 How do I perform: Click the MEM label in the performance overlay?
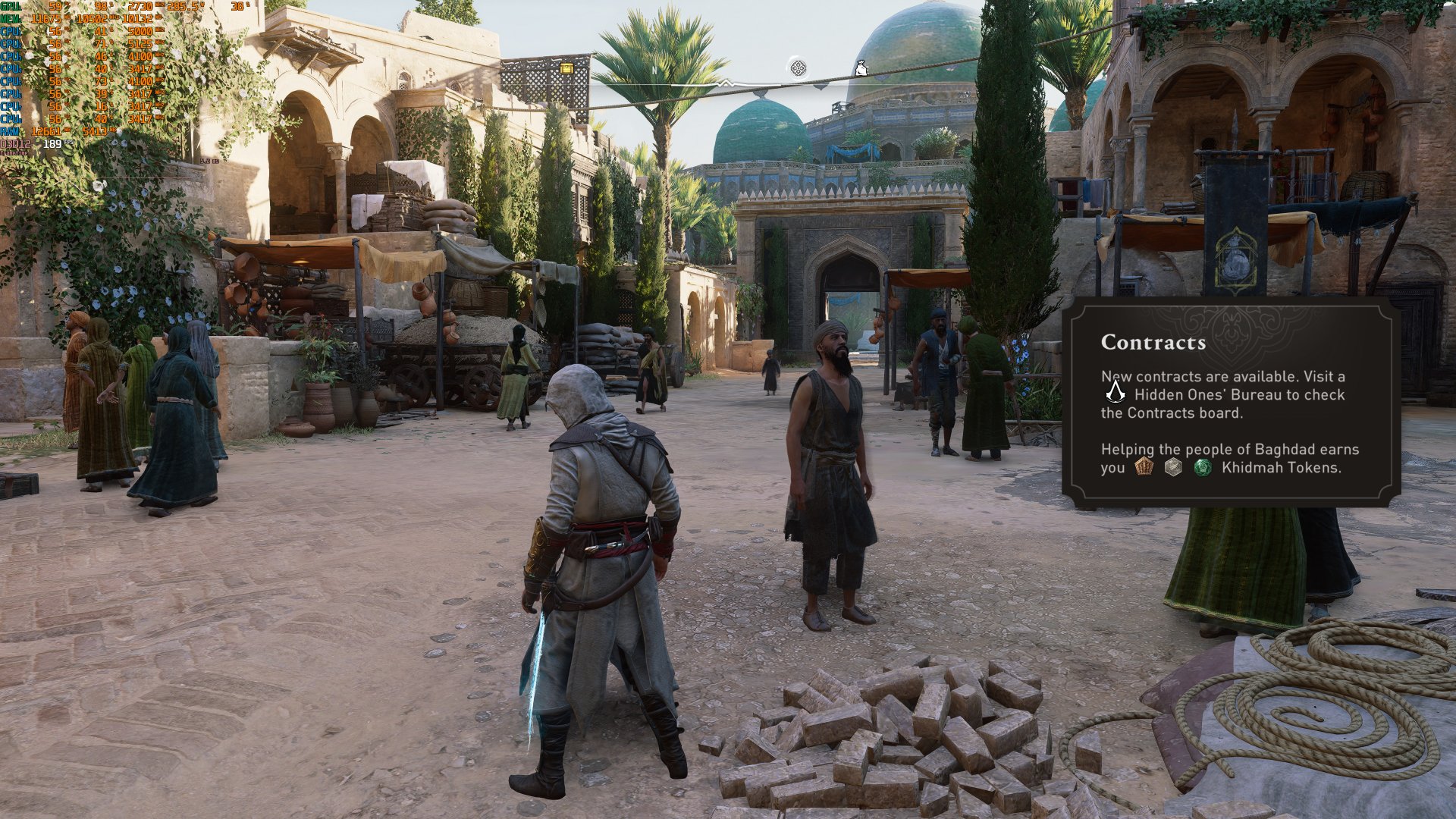pyautogui.click(x=9, y=19)
